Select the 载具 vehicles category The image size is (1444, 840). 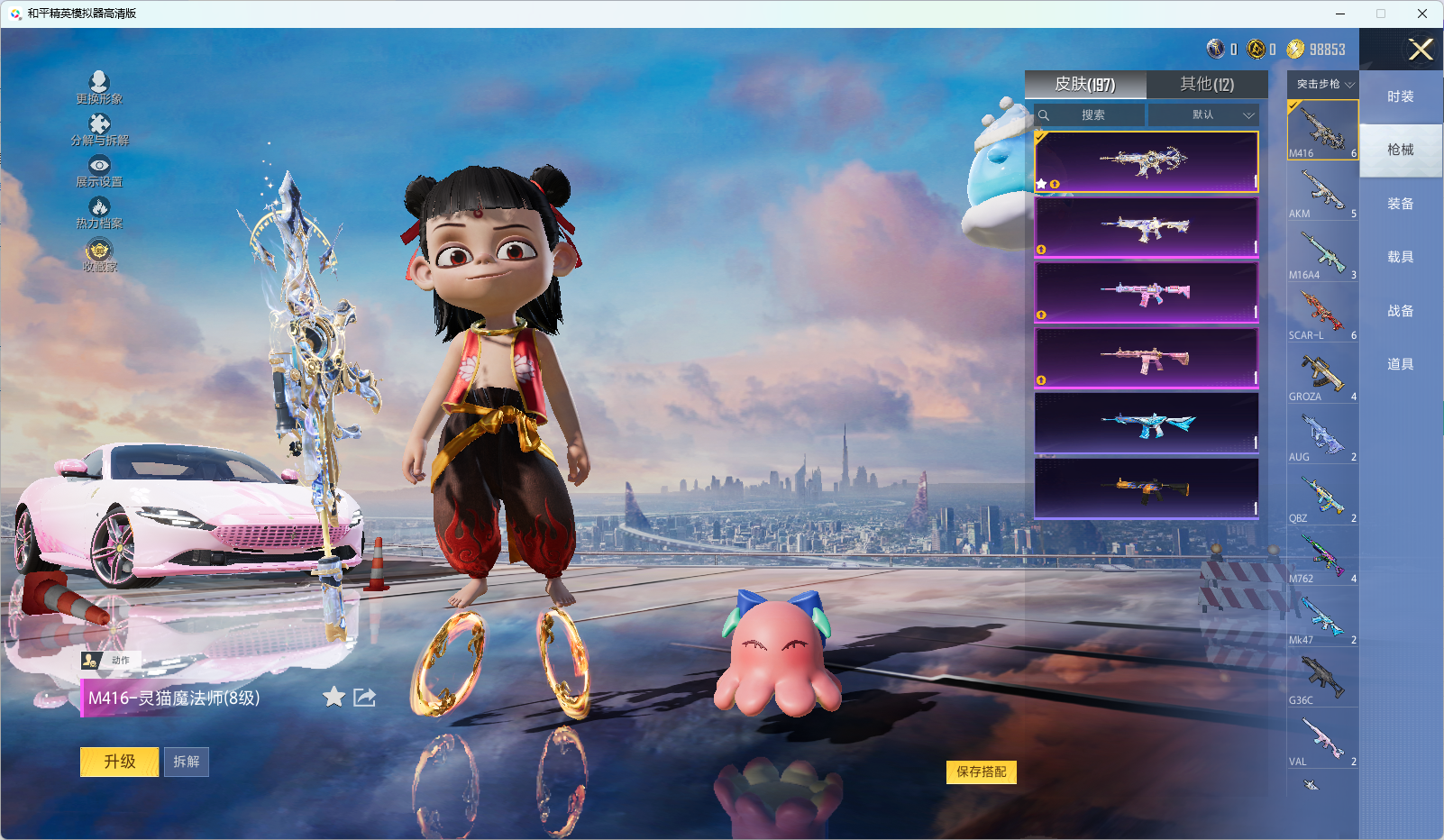(1400, 257)
